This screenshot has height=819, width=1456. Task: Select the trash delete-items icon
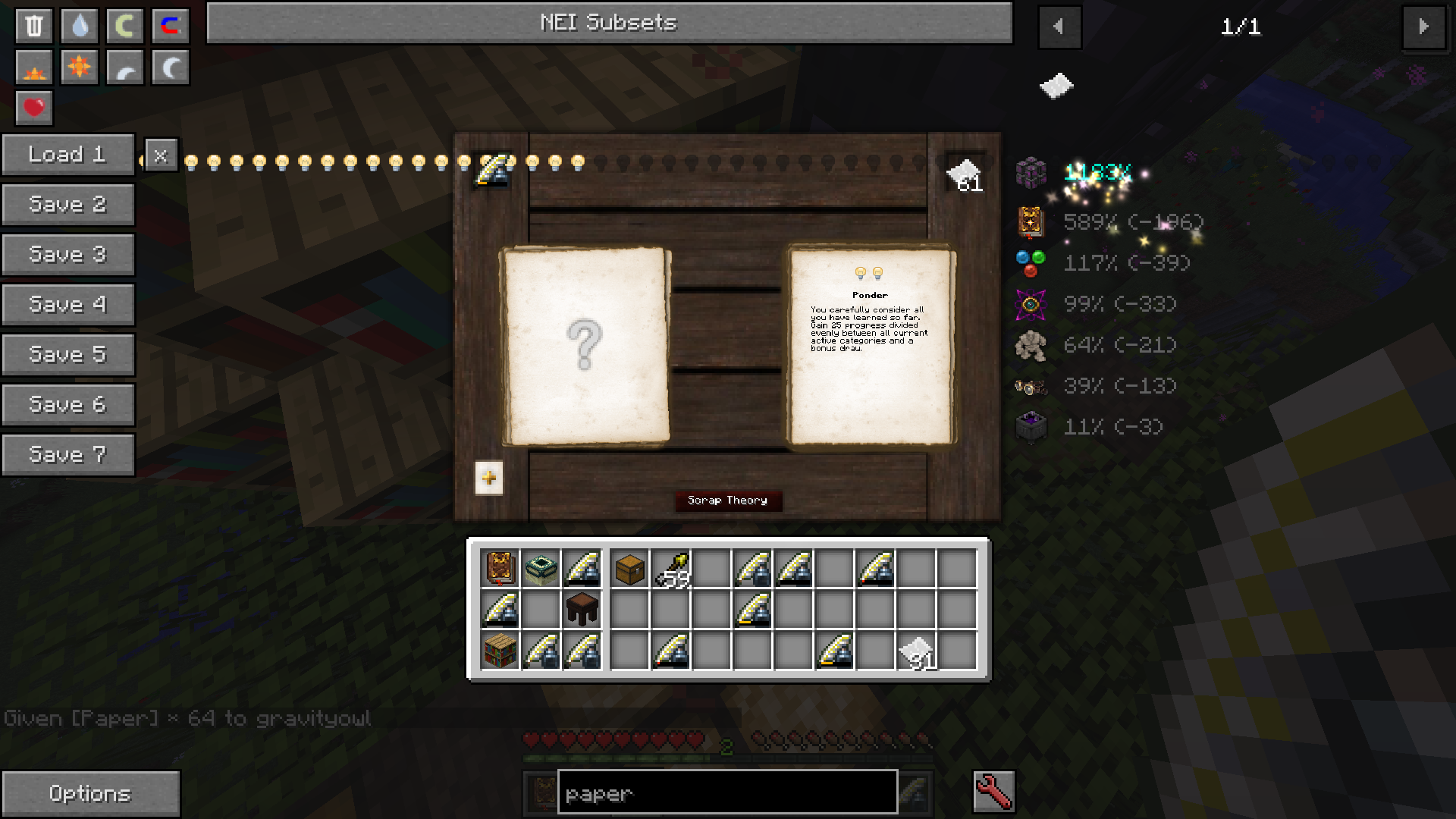[33, 25]
